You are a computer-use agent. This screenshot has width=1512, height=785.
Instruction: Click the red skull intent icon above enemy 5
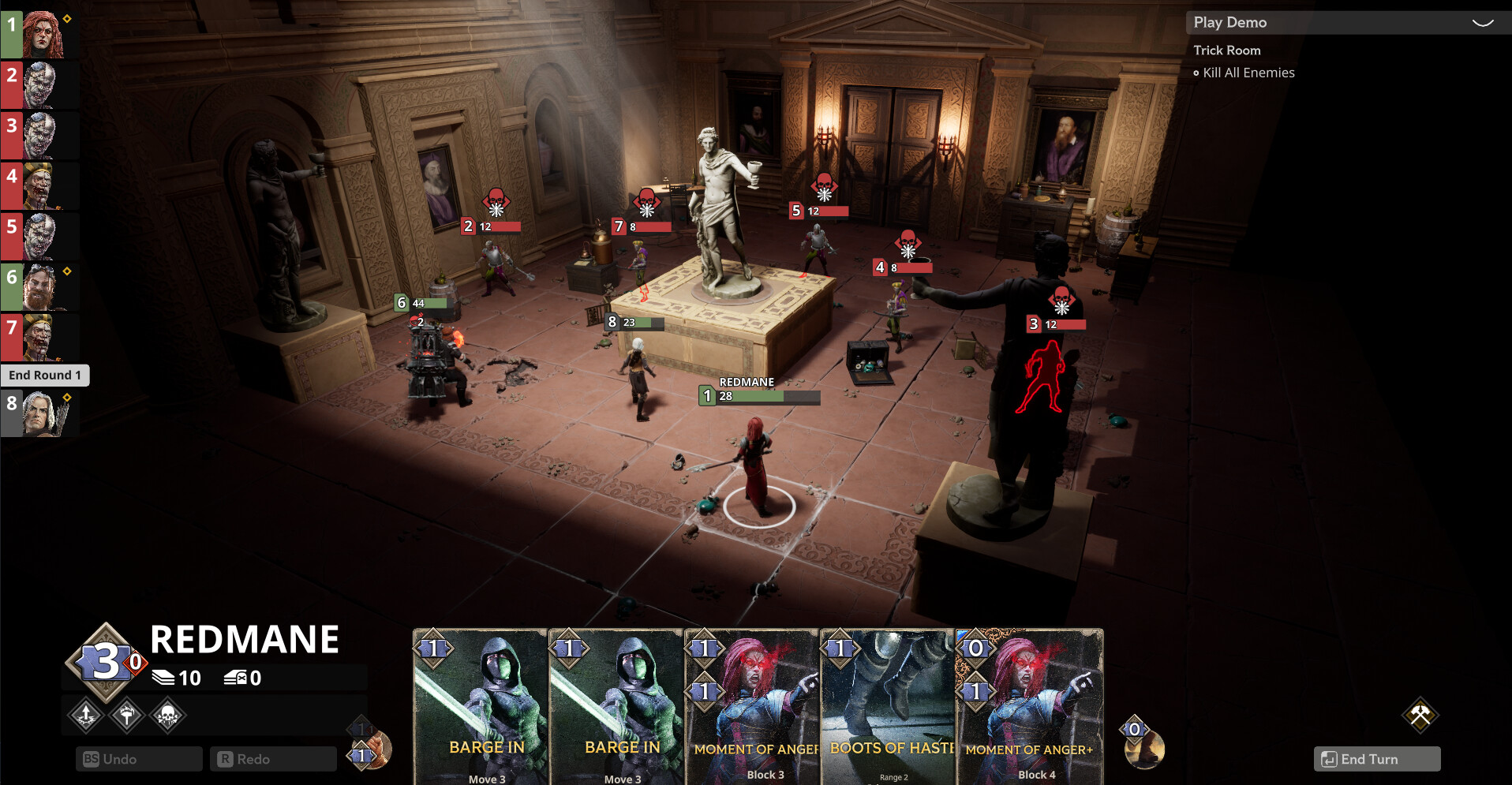pos(824,182)
